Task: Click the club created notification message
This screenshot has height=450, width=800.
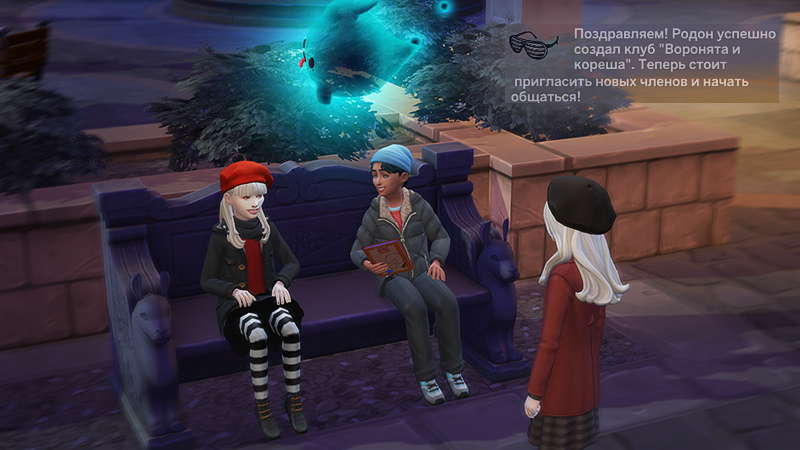Action: pos(660,65)
